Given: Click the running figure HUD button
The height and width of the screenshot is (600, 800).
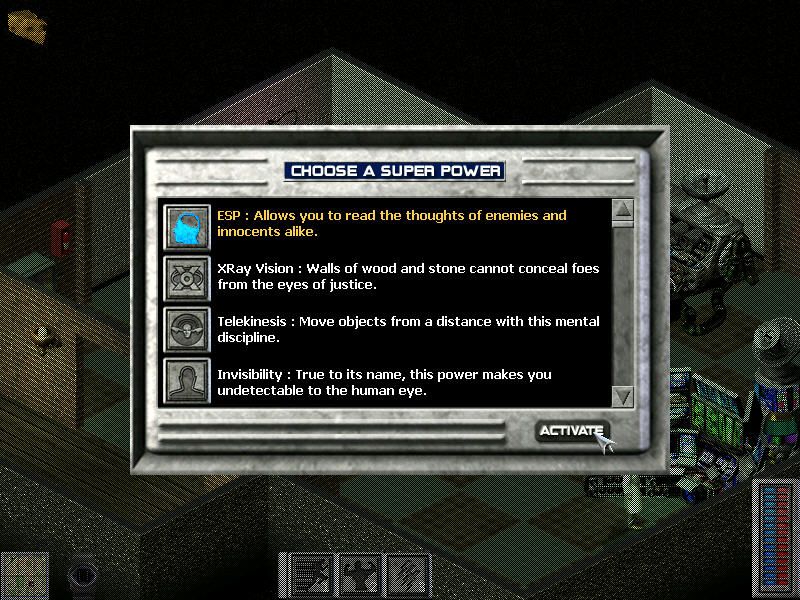Looking at the screenshot, I should click(312, 576).
